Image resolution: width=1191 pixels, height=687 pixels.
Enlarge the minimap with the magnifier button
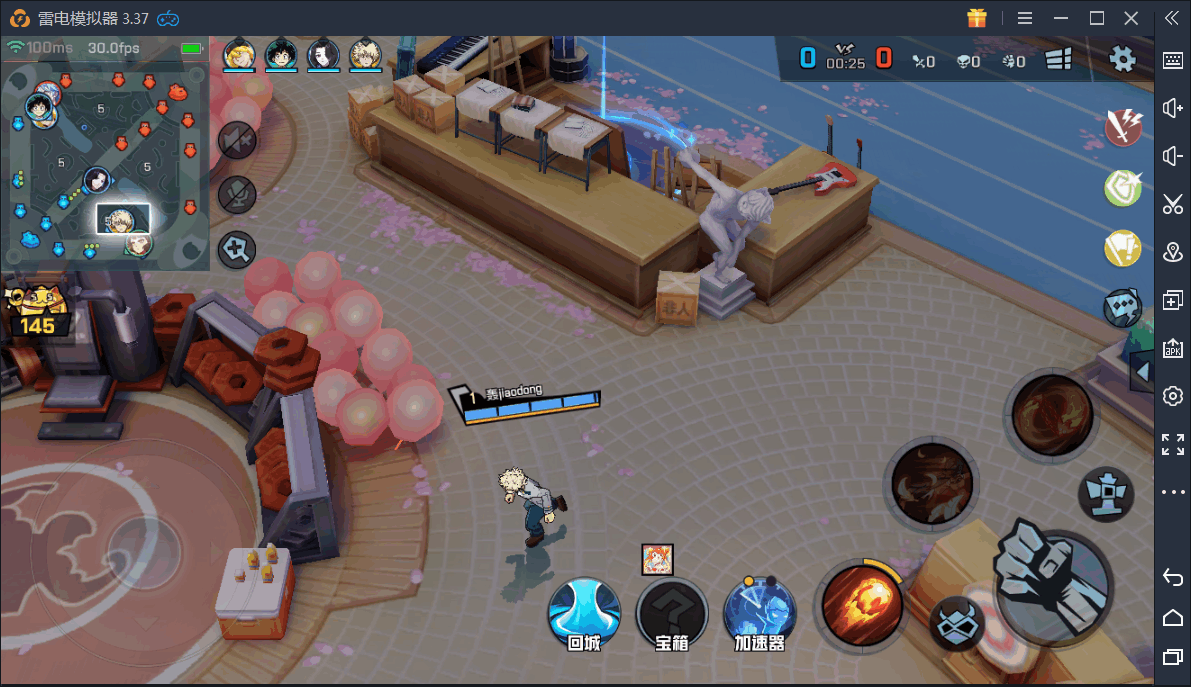point(237,249)
